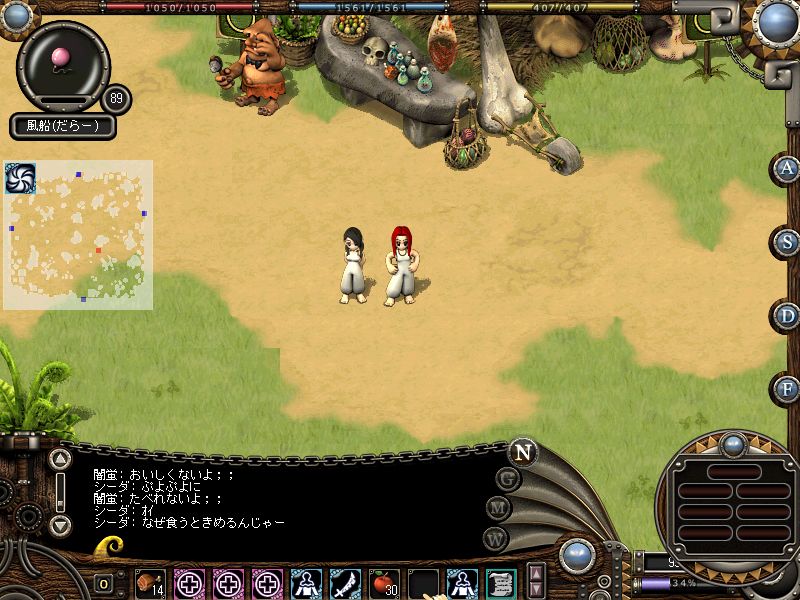
Task: Activate the sword skill in the hotbar
Action: point(345,582)
